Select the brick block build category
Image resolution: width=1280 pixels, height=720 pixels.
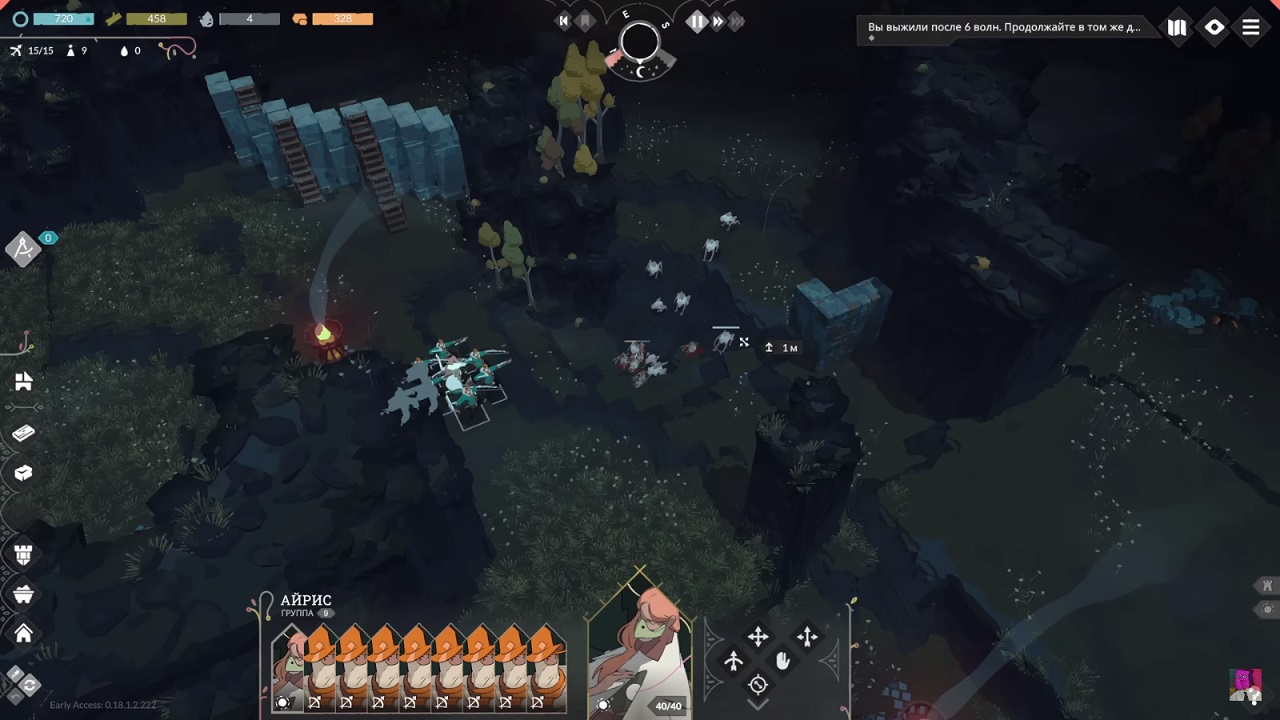(24, 432)
